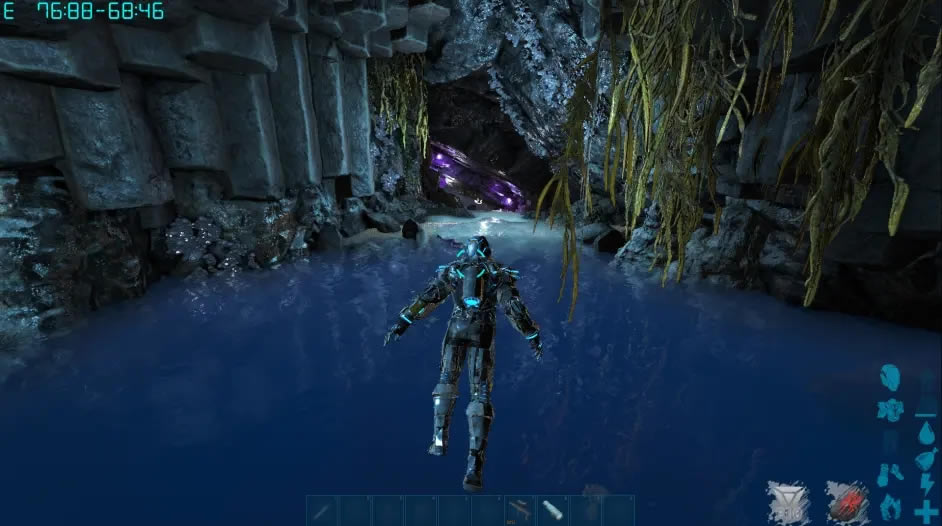Click the lightning bolt stamina icon
Viewport: 942px width, 526px height.
click(x=926, y=484)
